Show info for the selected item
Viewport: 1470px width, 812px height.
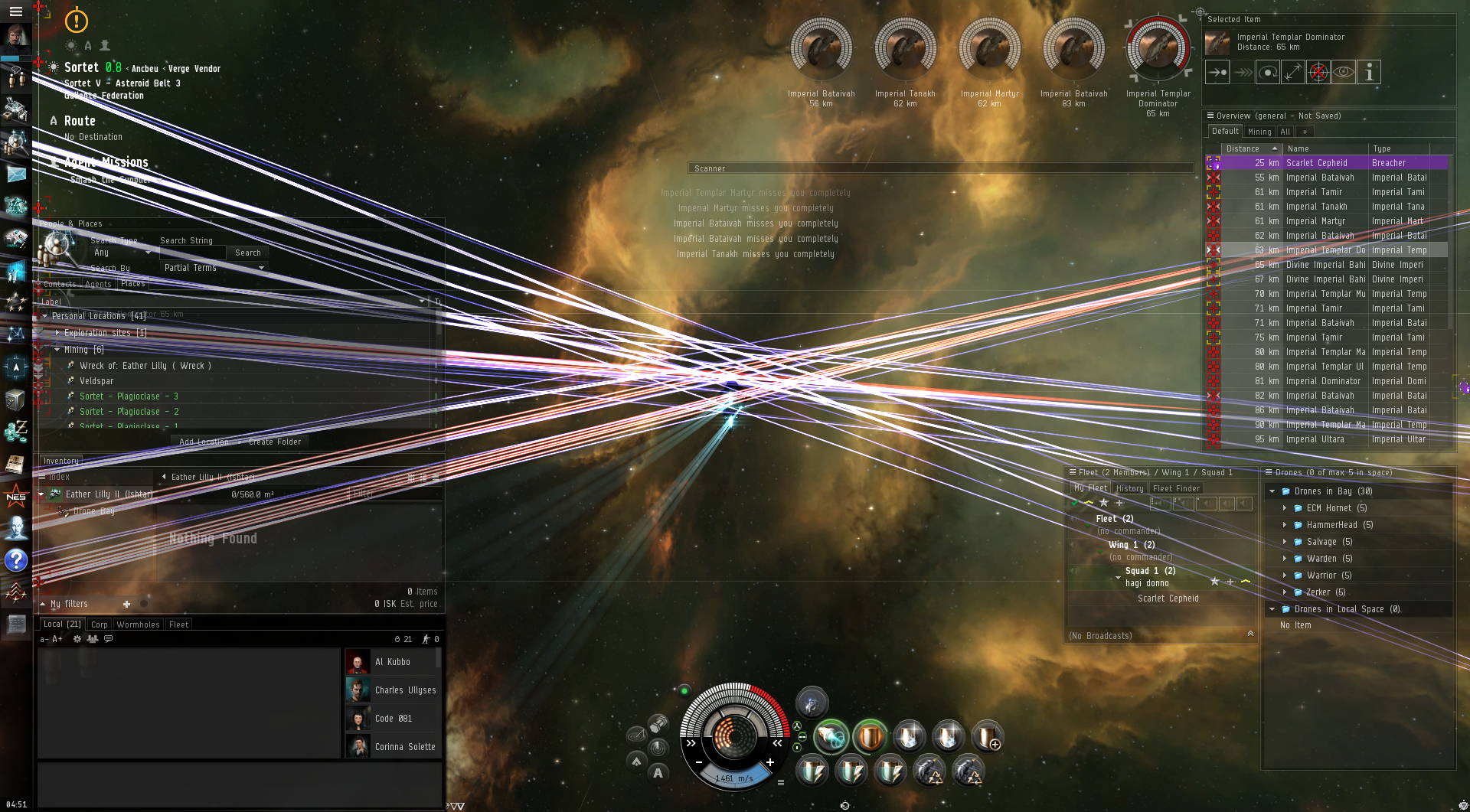pyautogui.click(x=1369, y=72)
